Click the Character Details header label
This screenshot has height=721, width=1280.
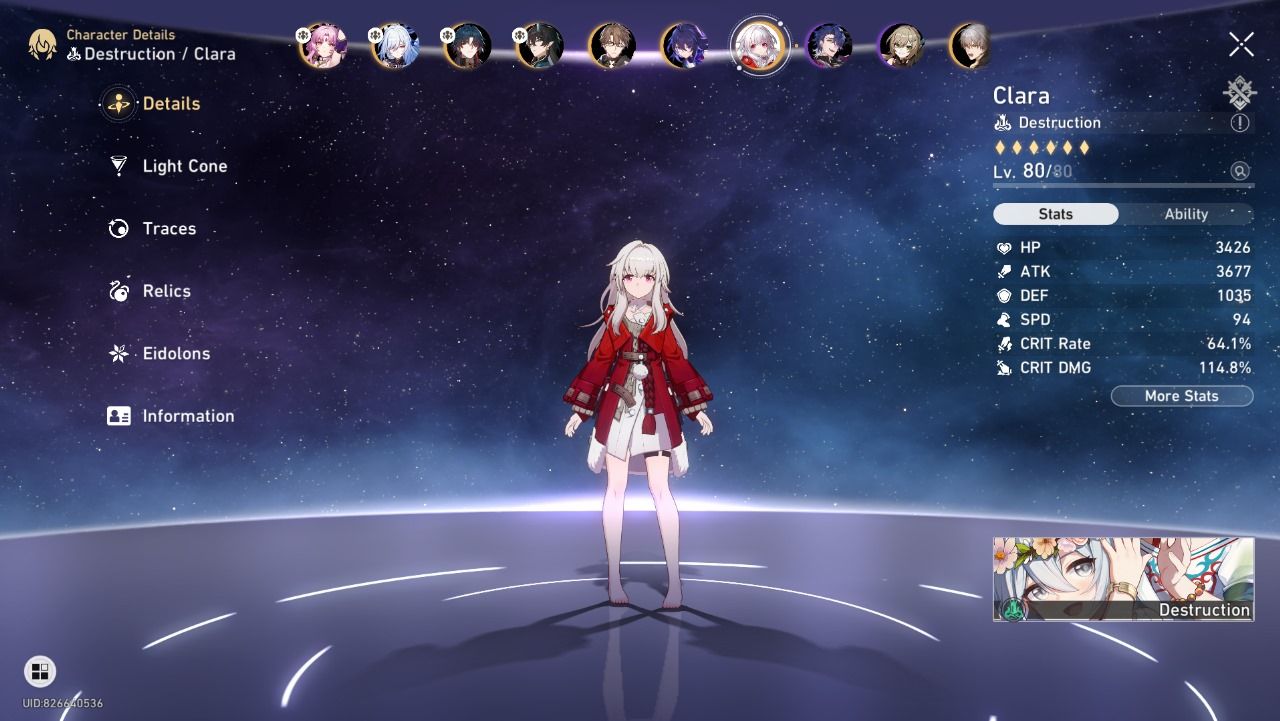pos(120,34)
